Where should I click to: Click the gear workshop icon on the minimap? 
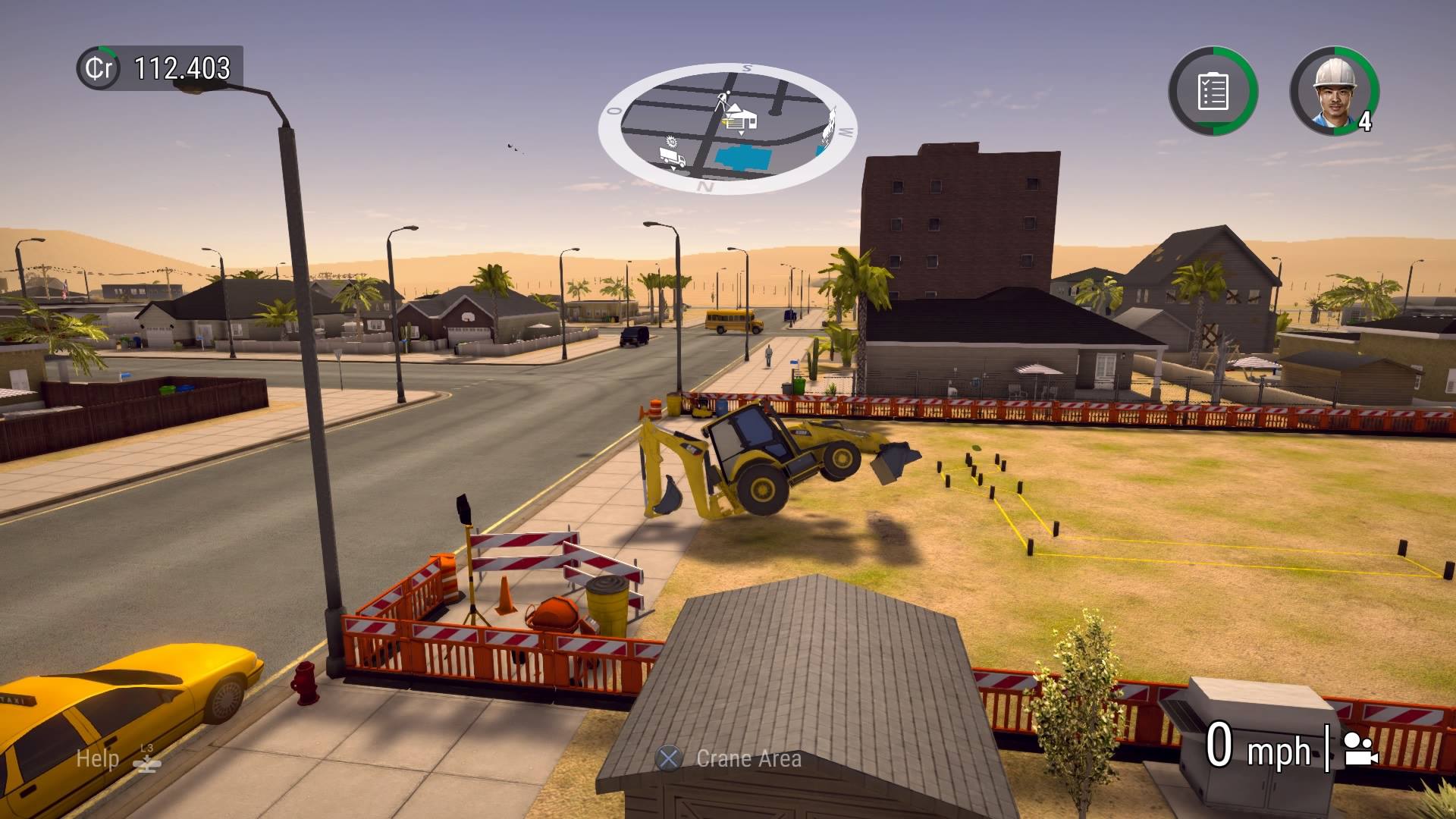(x=672, y=143)
